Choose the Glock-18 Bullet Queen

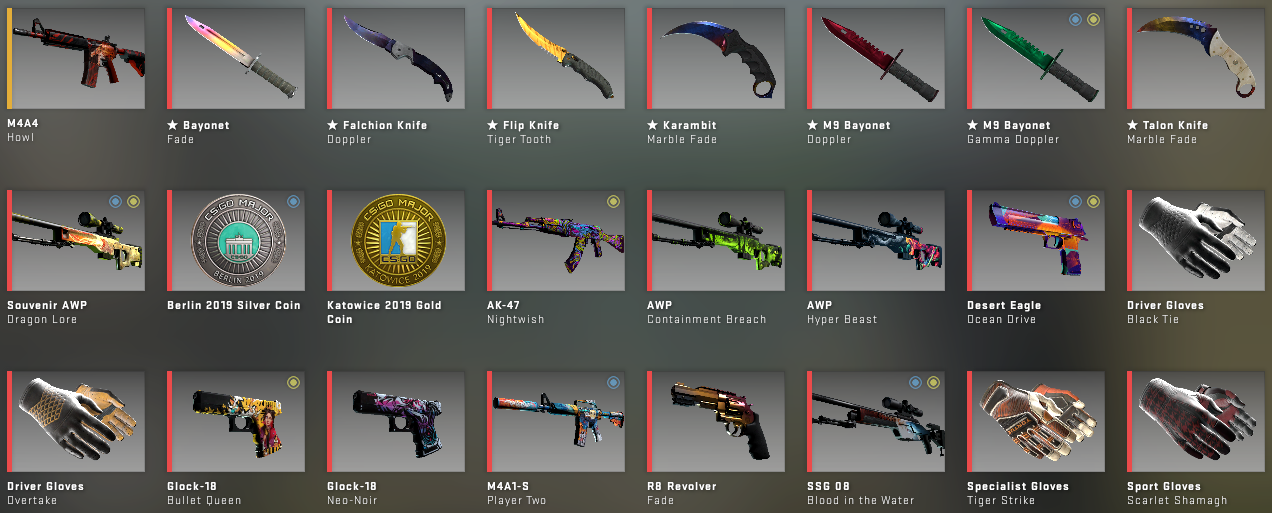click(x=236, y=421)
